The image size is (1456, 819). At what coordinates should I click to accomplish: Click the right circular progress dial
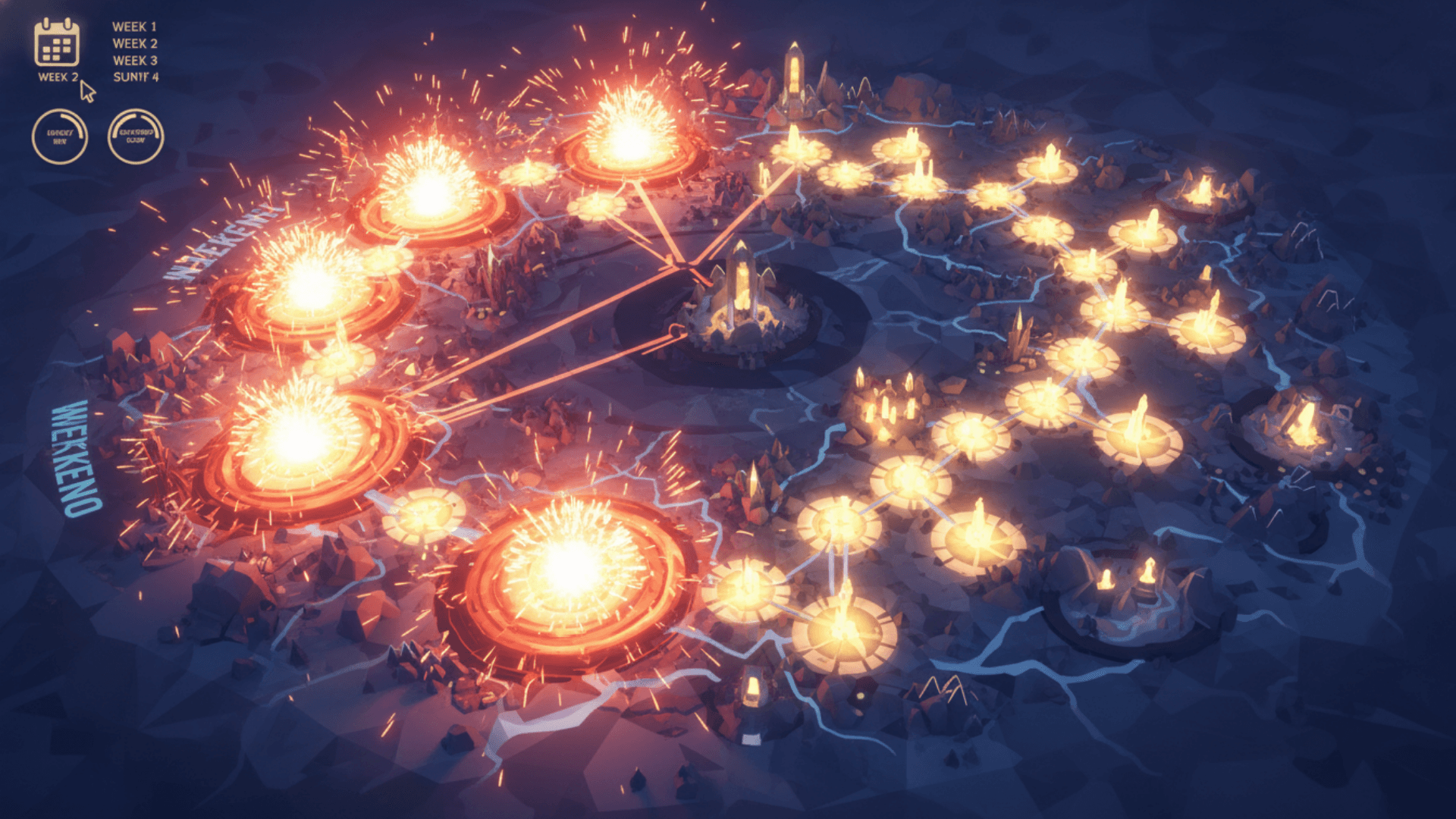point(136,136)
